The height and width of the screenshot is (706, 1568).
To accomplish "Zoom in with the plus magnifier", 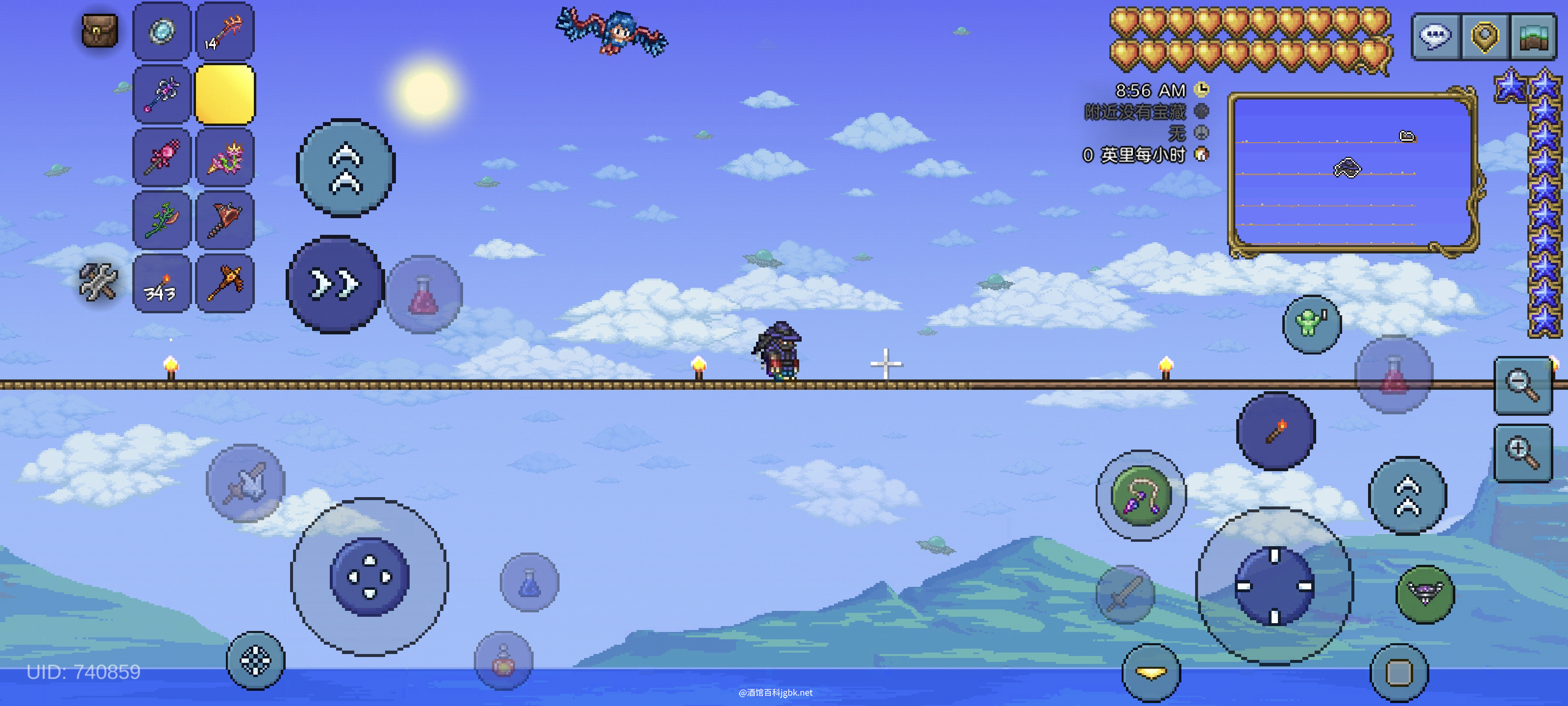I will click(x=1522, y=453).
